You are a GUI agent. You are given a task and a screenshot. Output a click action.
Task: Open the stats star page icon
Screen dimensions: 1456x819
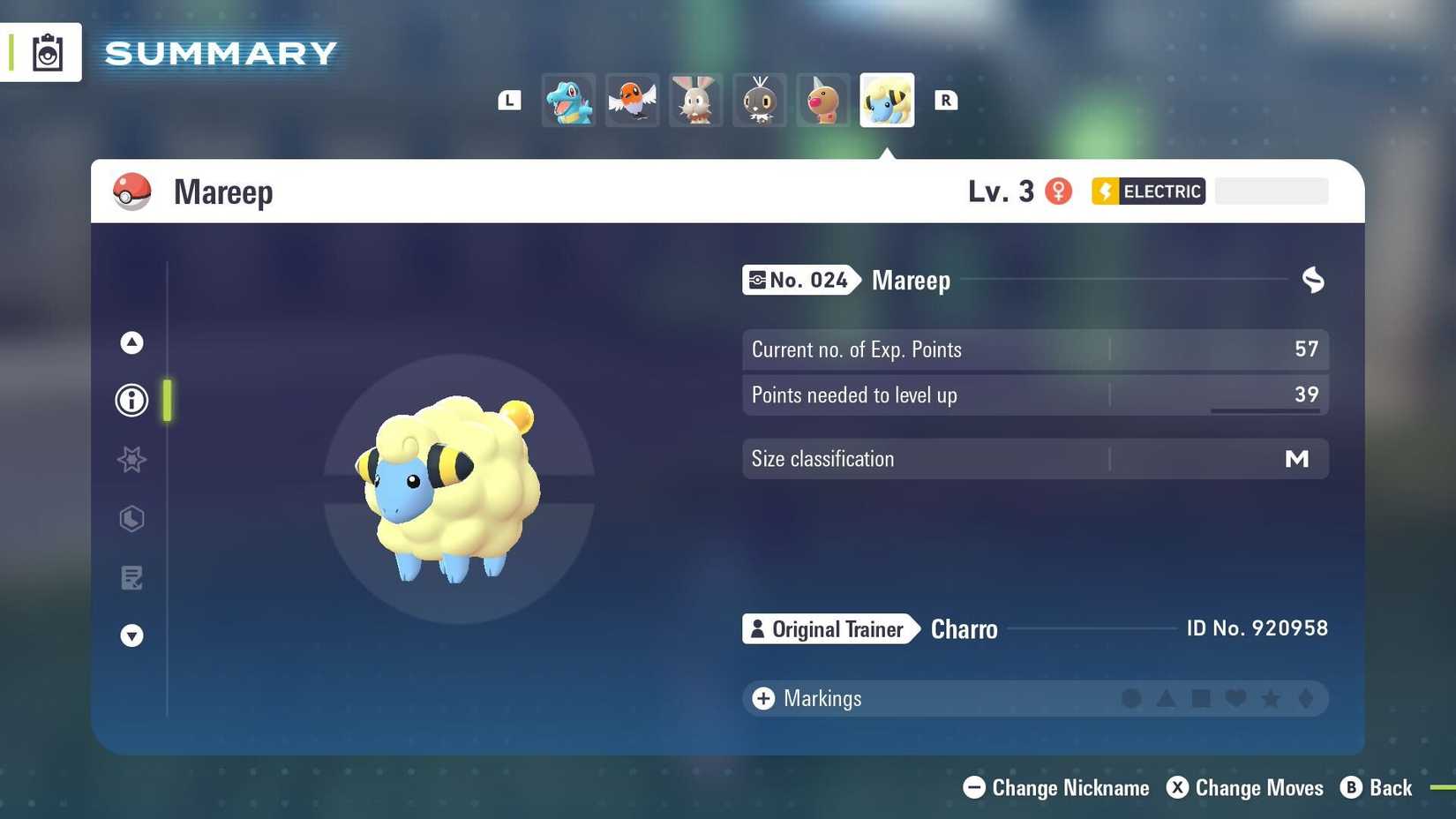tap(131, 459)
